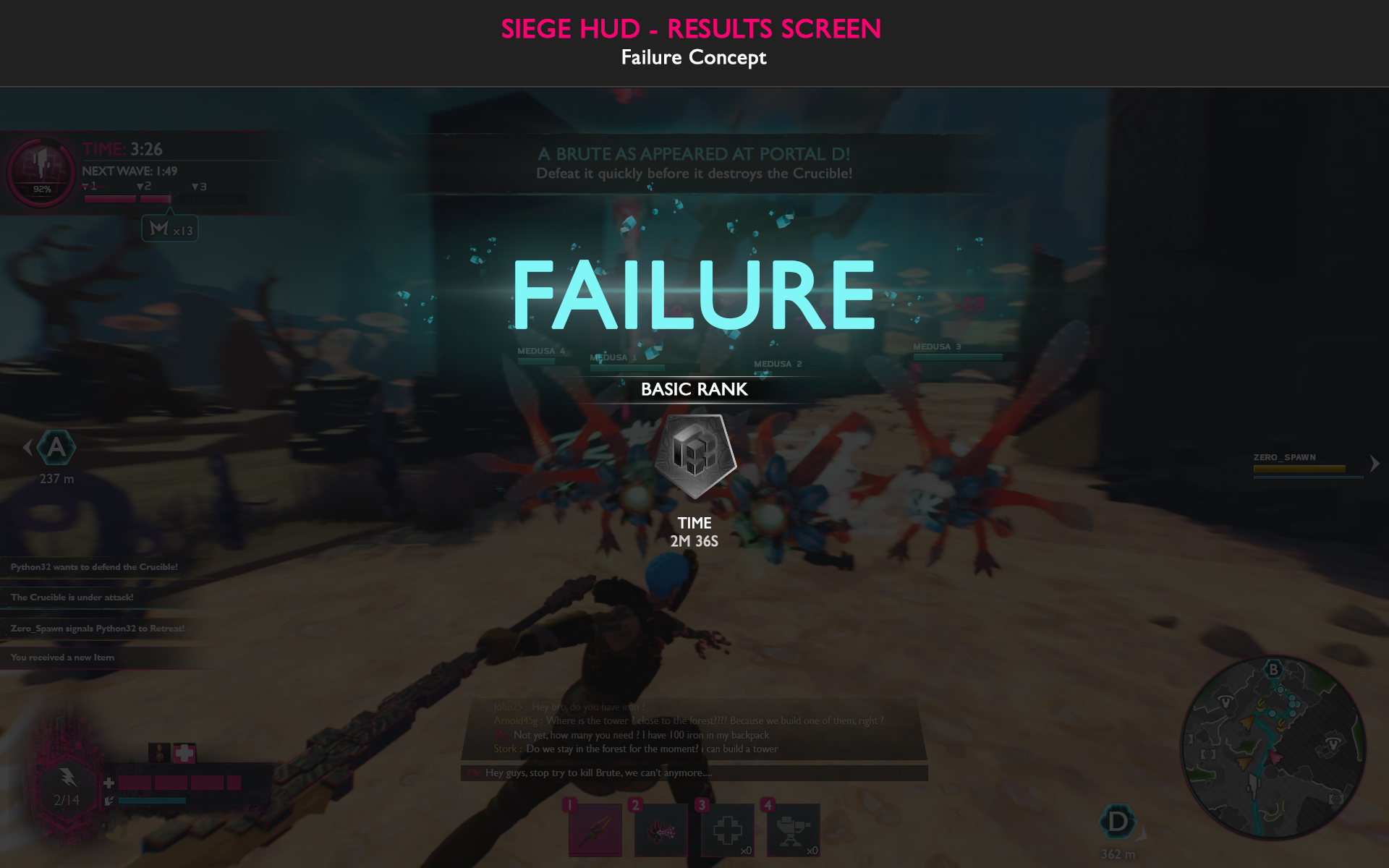
Task: Click the 'Crucible is under attack' notification
Action: [72, 597]
